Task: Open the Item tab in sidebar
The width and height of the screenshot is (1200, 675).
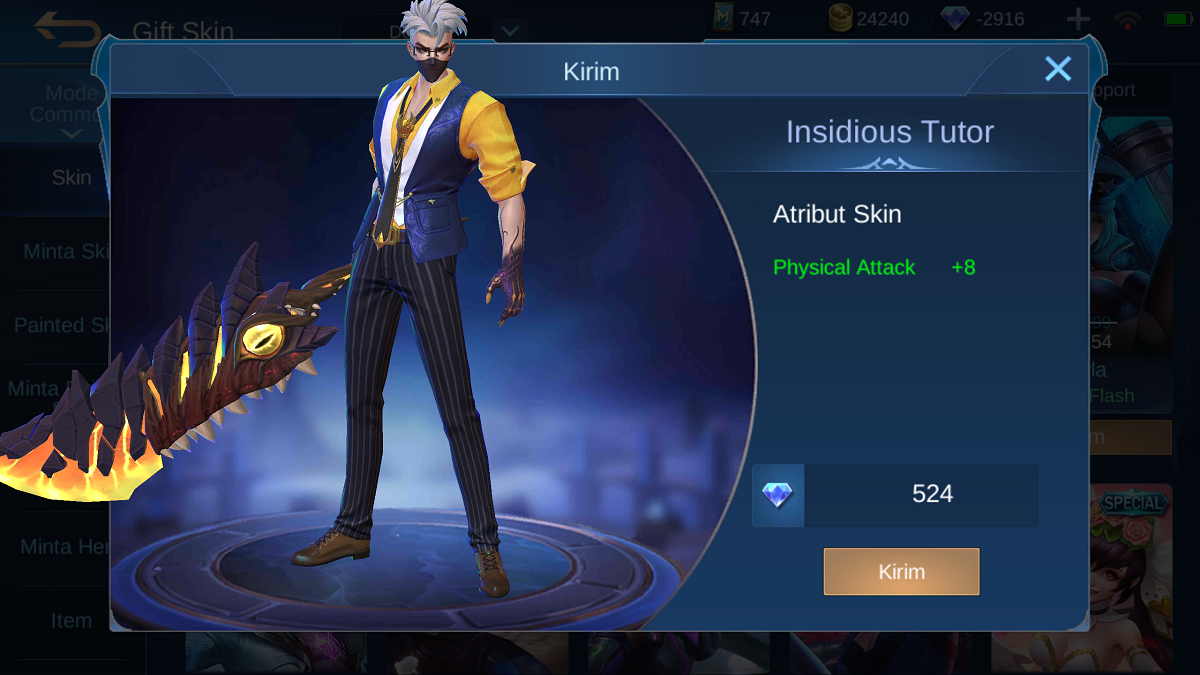Action: [71, 621]
